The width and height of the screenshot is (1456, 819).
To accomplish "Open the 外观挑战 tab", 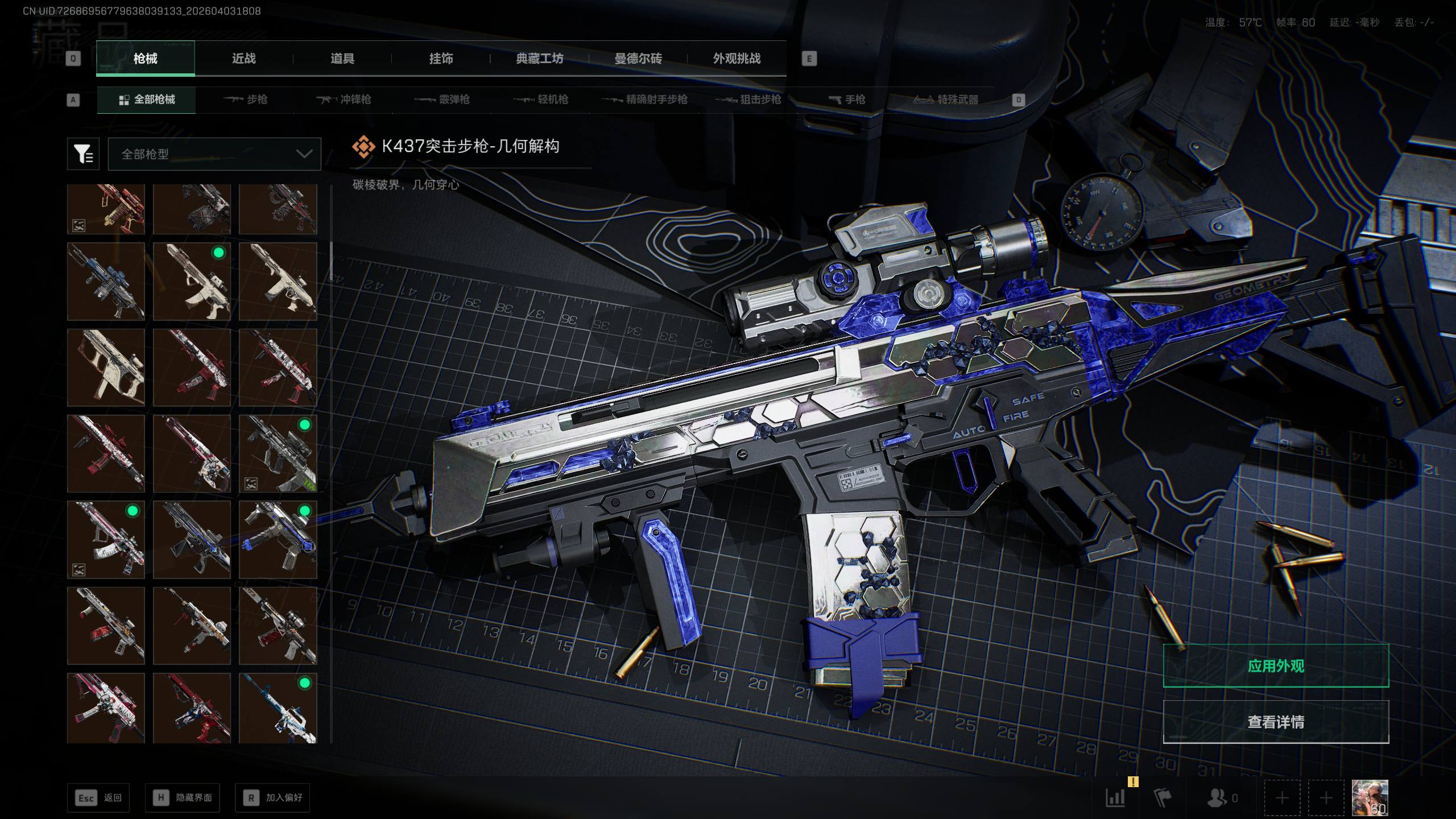I will [737, 59].
